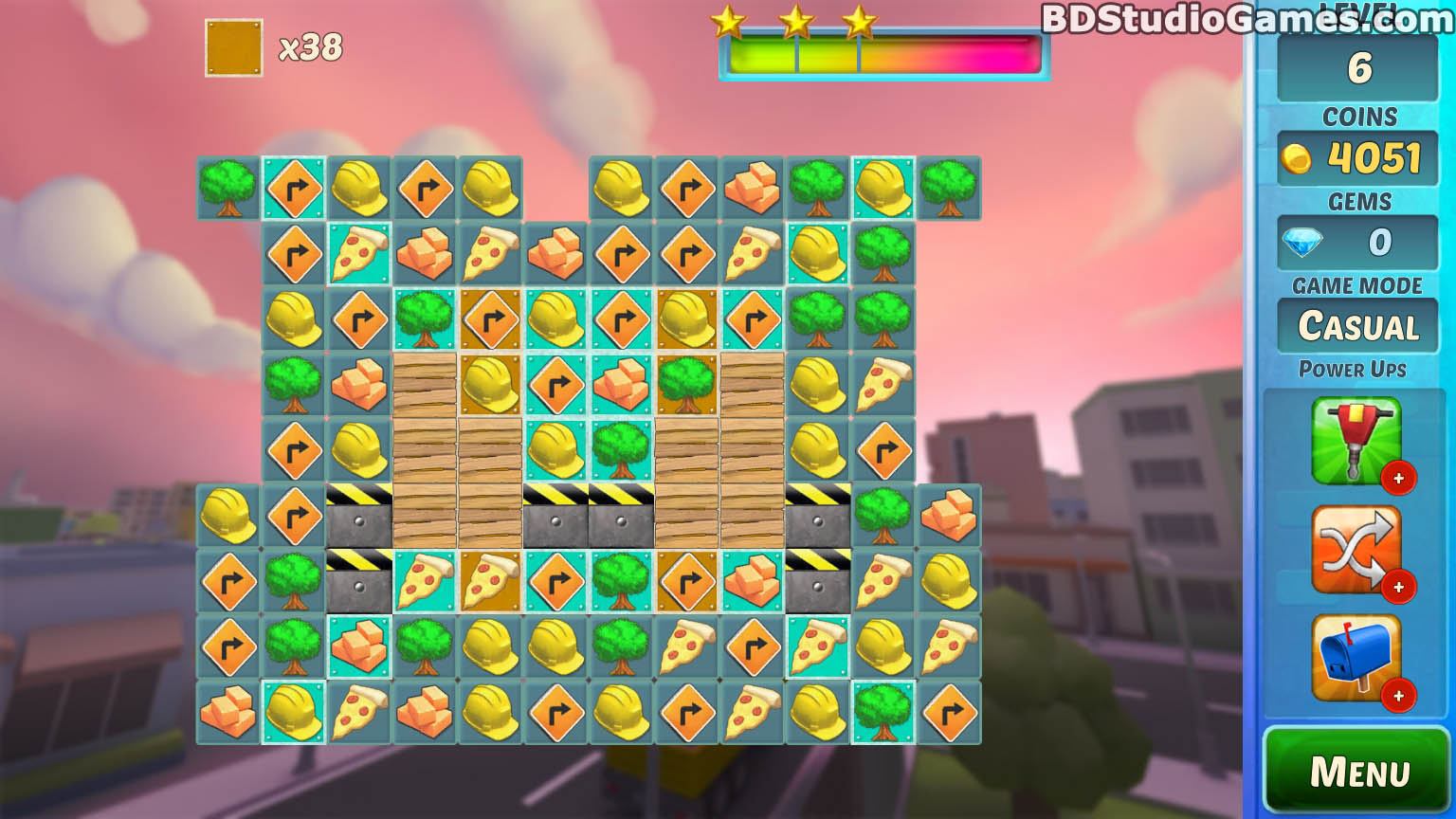The image size is (1456, 819).
Task: Use the shuffle arrows power-up
Action: (x=1355, y=549)
